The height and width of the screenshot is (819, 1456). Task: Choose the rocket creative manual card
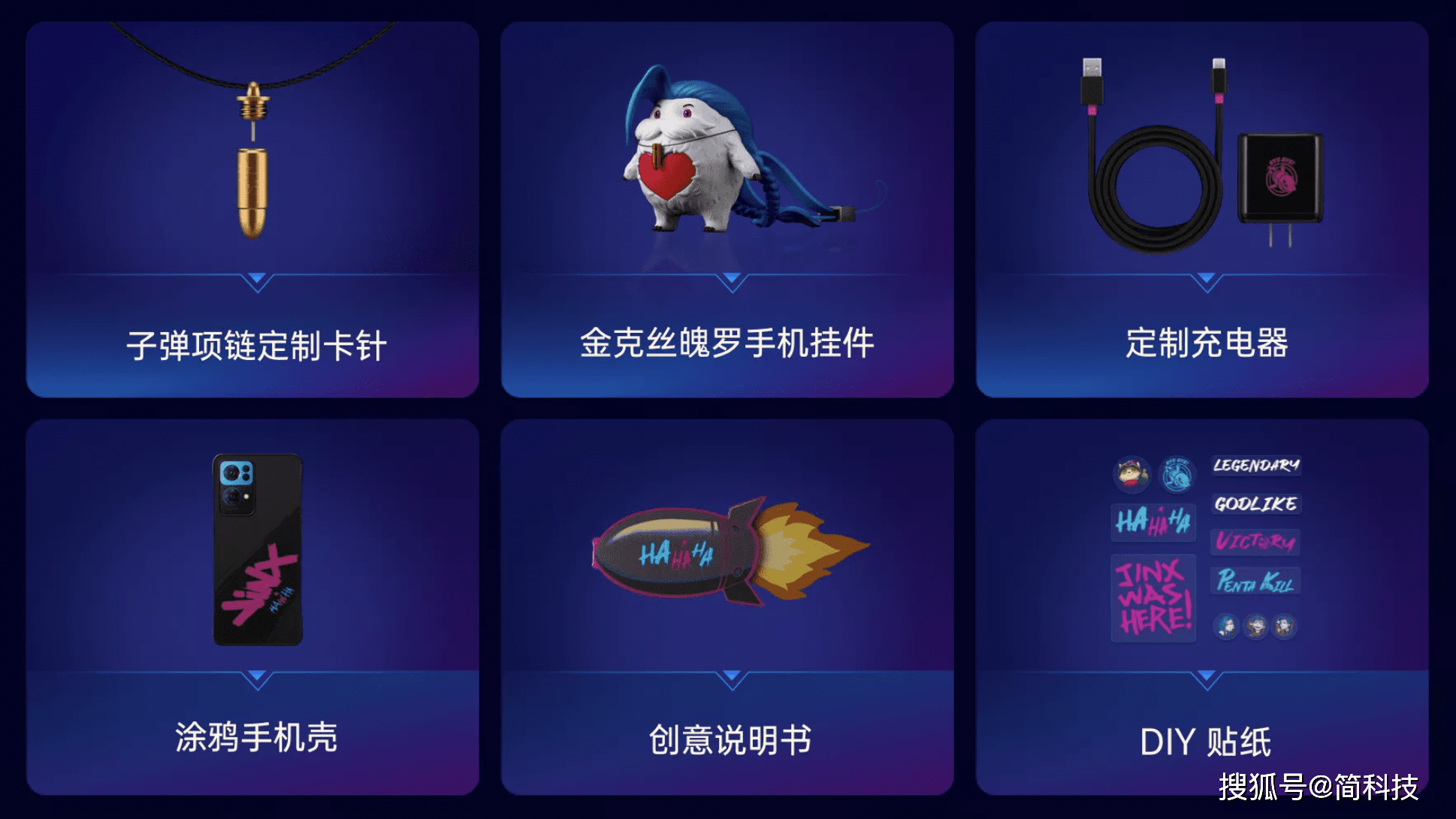727,606
